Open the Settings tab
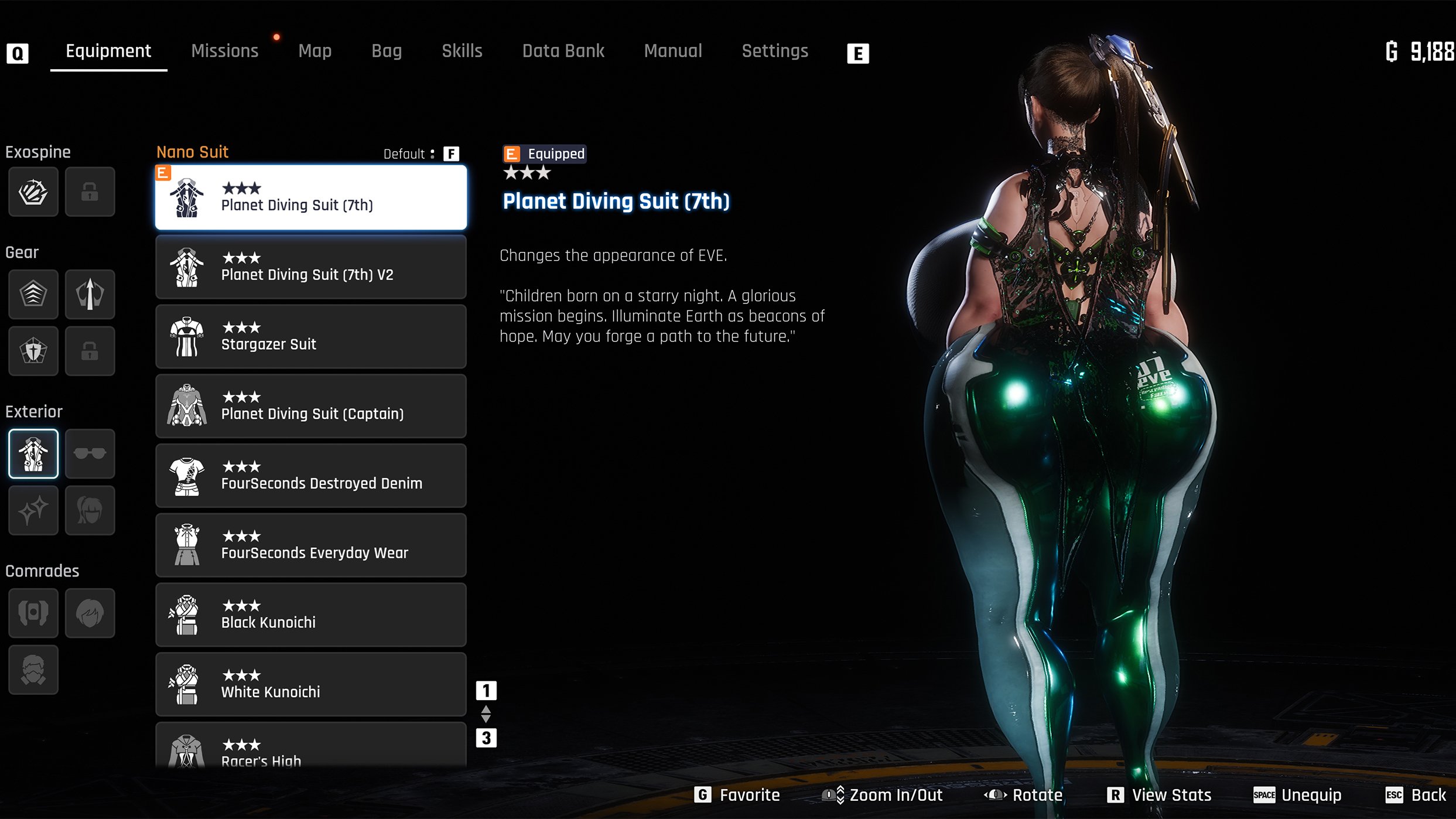This screenshot has height=819, width=1456. [774, 51]
